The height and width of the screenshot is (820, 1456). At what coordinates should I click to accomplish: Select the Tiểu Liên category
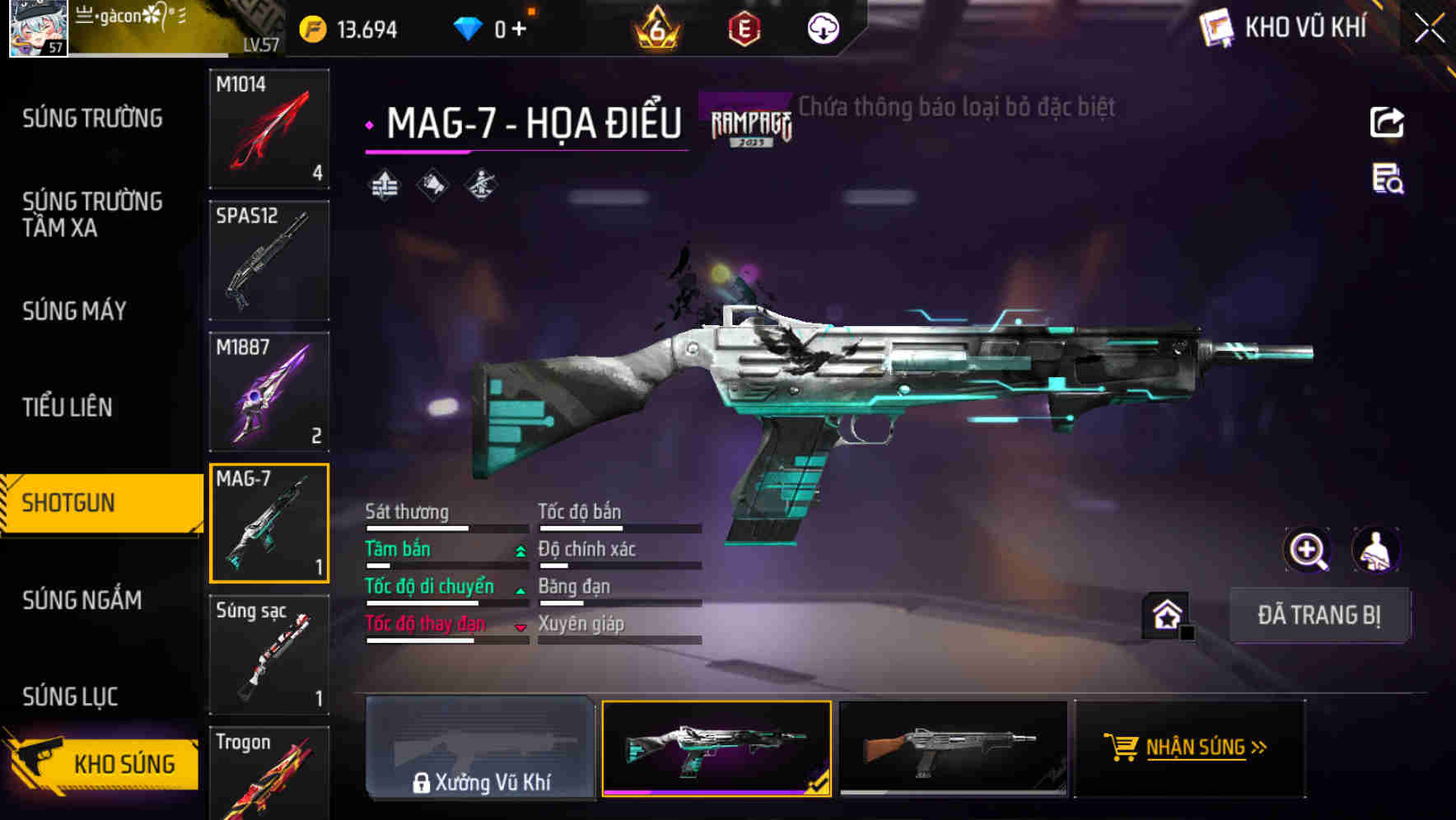(x=68, y=407)
